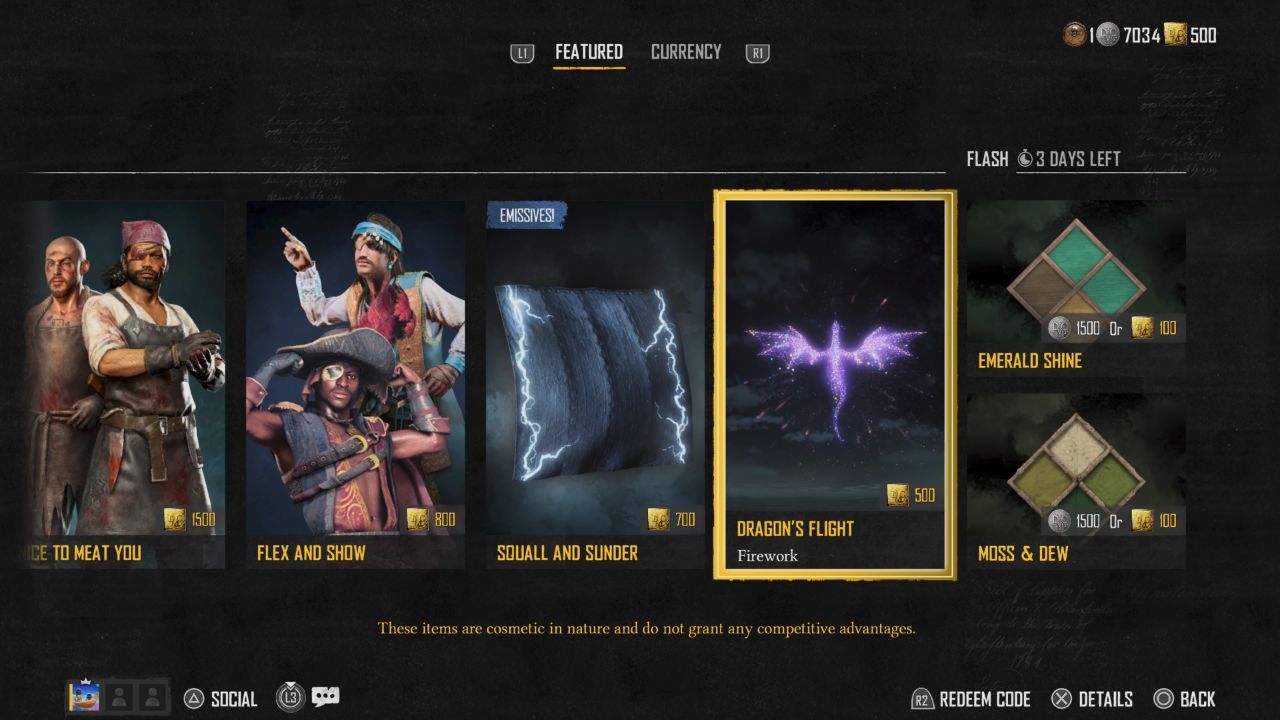Image resolution: width=1280 pixels, height=720 pixels.
Task: Open voice chat via the speech bubble icon
Action: click(325, 695)
